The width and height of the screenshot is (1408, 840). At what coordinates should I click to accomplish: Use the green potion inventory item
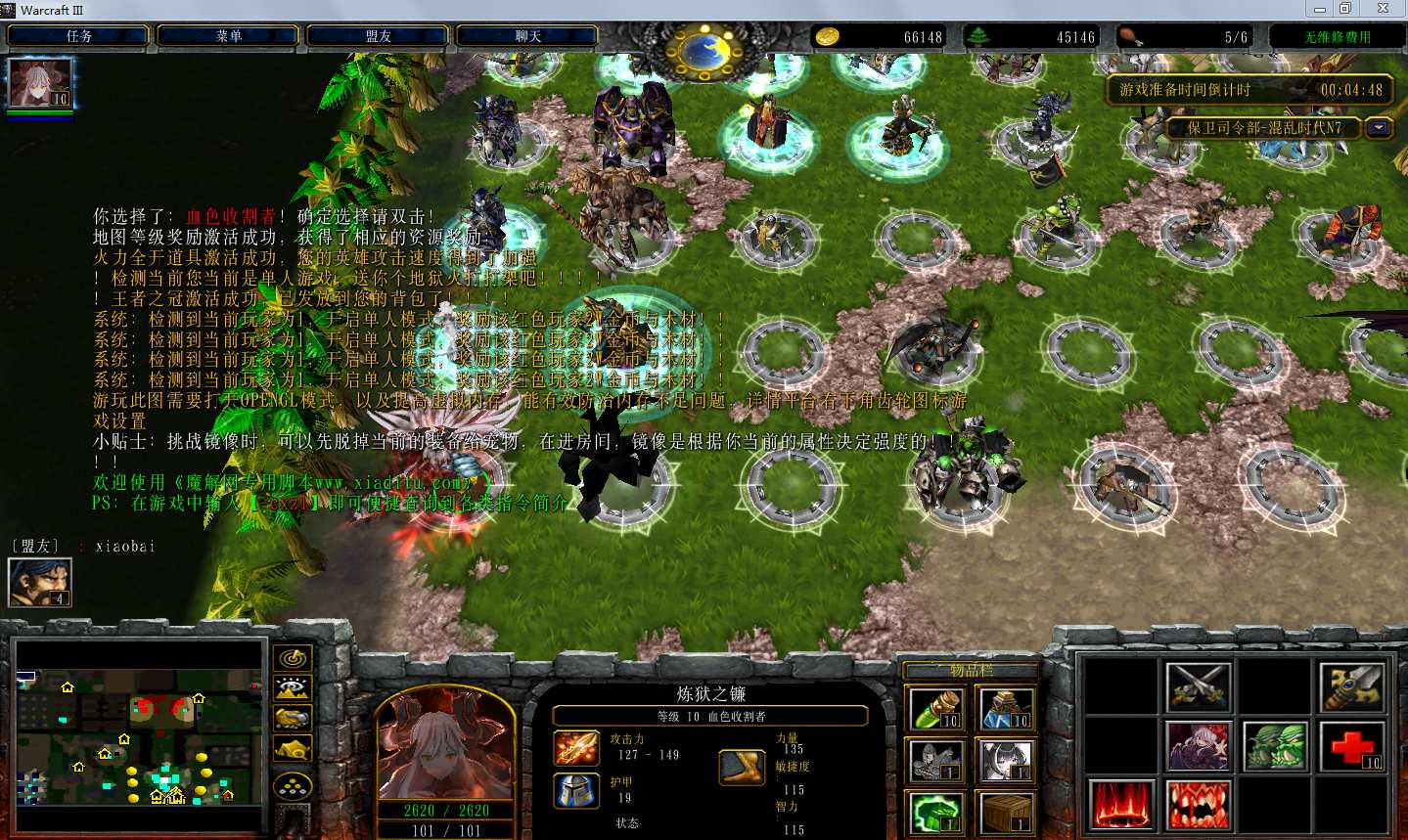click(935, 709)
